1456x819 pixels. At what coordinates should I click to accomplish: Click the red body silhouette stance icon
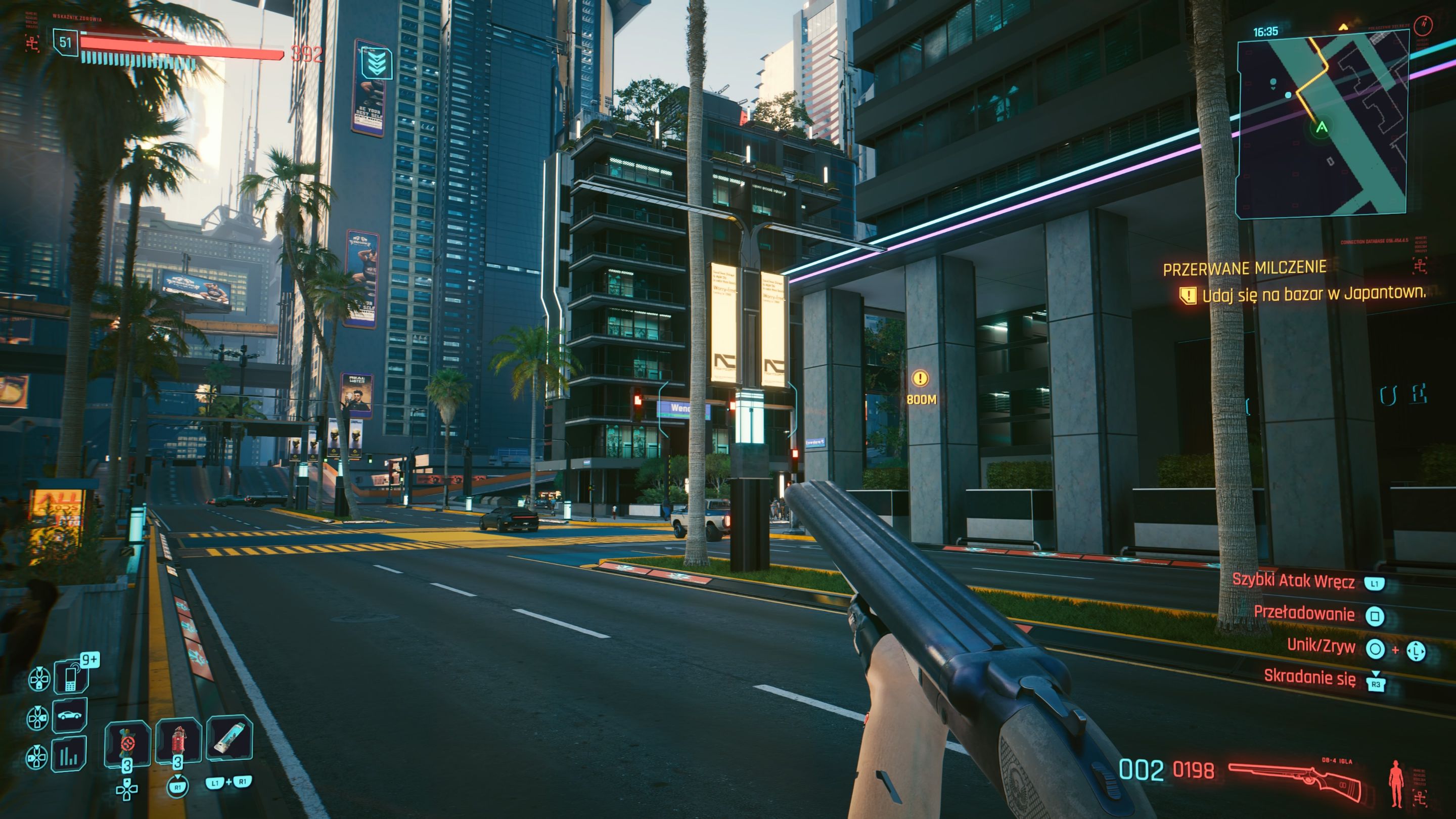[x=1396, y=783]
